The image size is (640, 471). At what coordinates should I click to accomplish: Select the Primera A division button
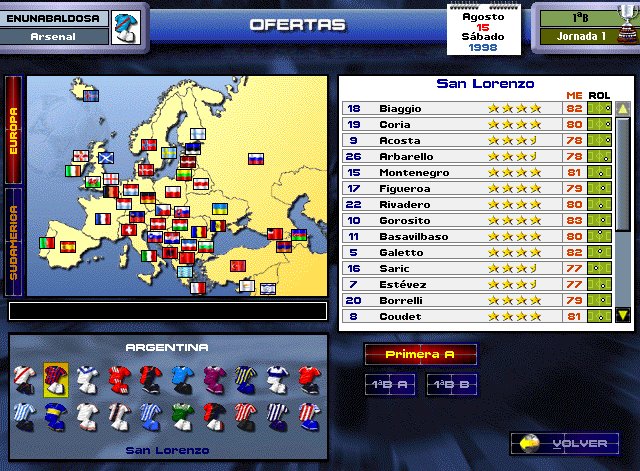419,354
